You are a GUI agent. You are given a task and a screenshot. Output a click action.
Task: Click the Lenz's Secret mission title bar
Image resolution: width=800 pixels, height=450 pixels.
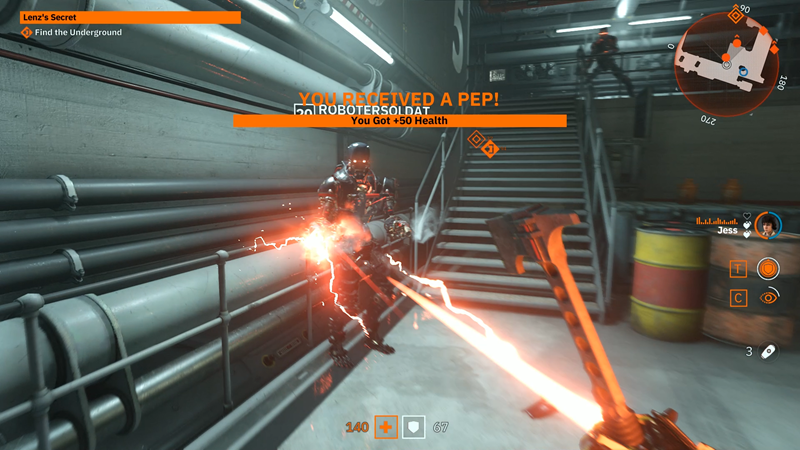pyautogui.click(x=130, y=17)
